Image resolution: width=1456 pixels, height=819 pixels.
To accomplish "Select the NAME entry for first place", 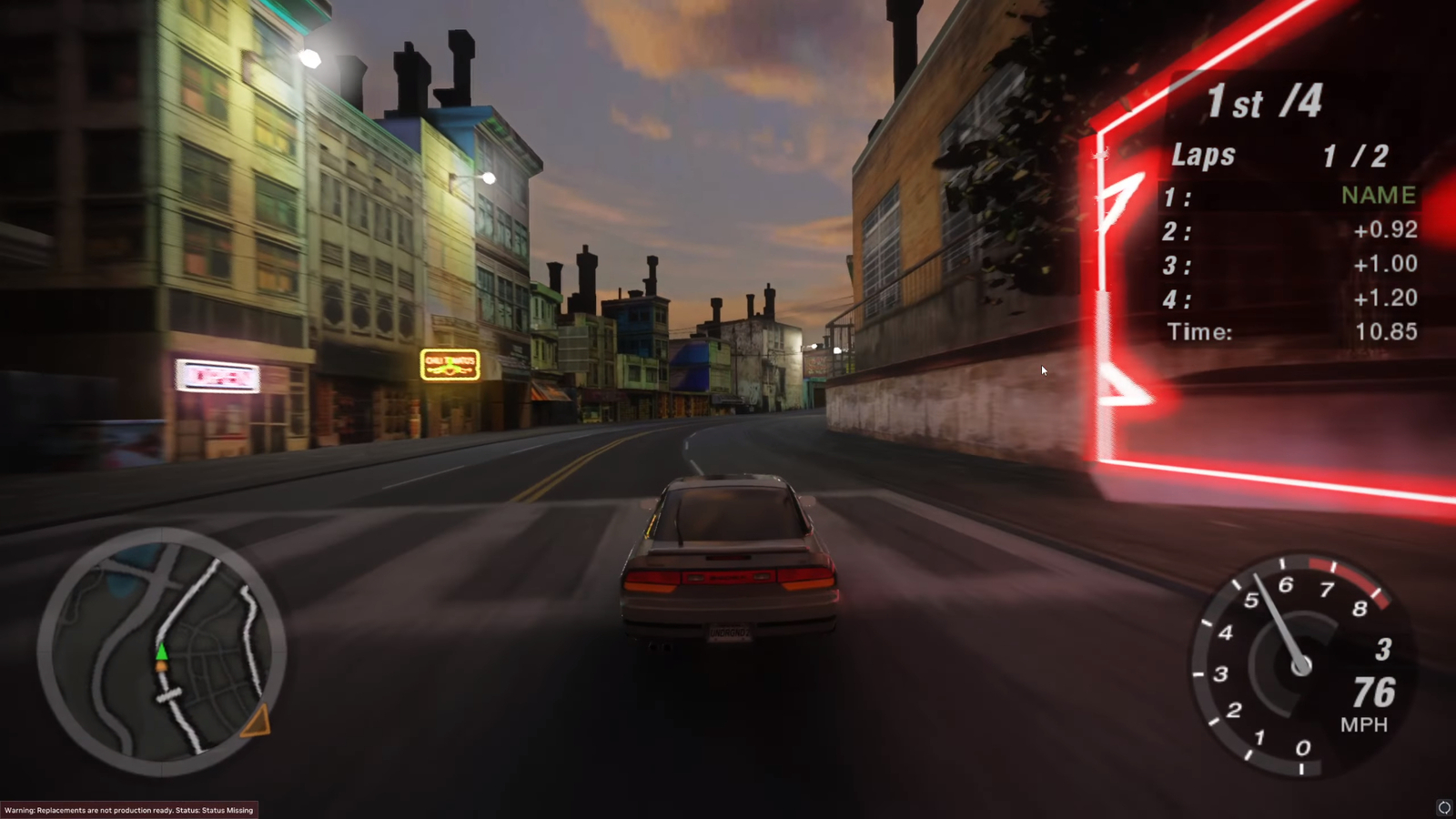I will (1377, 195).
